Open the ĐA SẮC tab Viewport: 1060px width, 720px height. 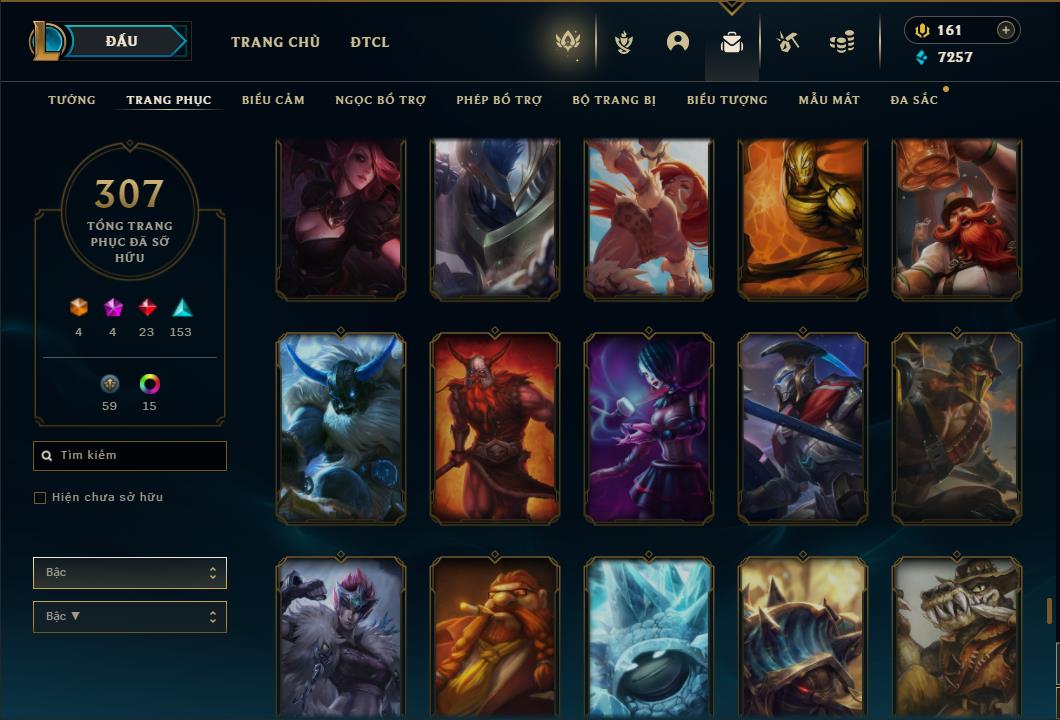(x=914, y=100)
